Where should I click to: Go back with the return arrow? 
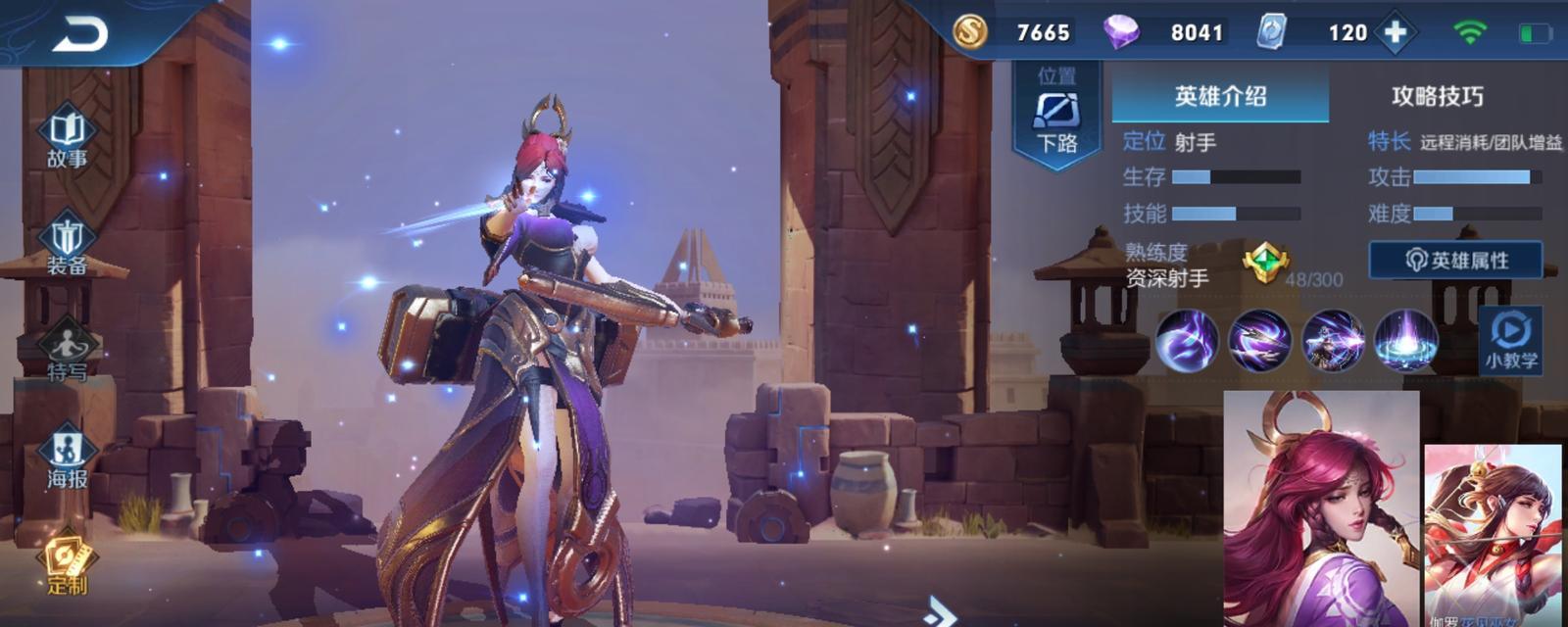click(x=80, y=35)
